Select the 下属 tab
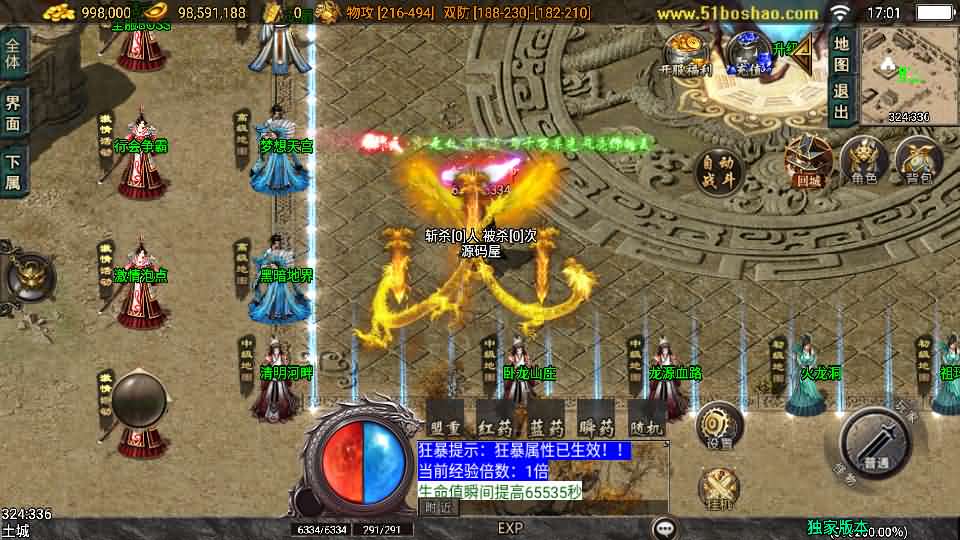 [x=14, y=171]
